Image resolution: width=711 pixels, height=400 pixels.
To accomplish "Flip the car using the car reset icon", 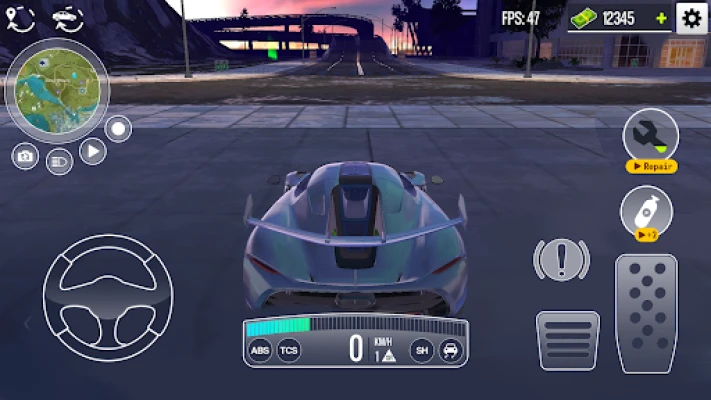I will point(66,15).
